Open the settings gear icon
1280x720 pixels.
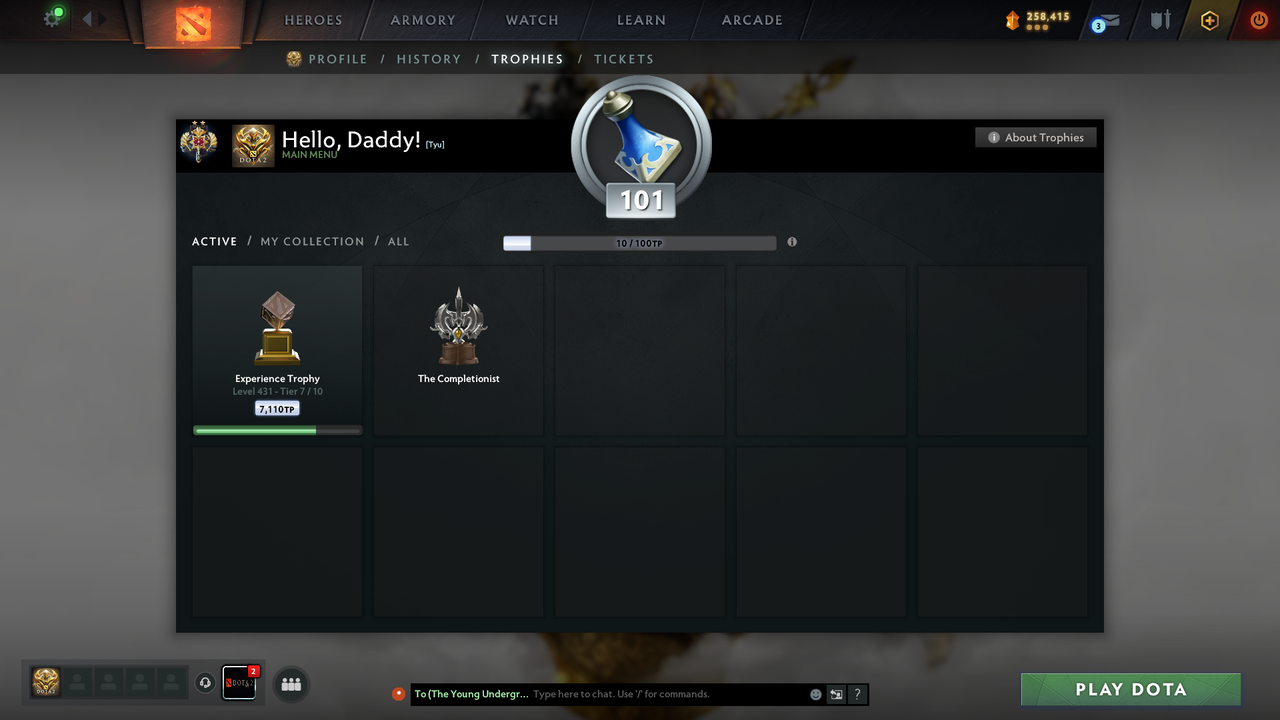pos(53,18)
